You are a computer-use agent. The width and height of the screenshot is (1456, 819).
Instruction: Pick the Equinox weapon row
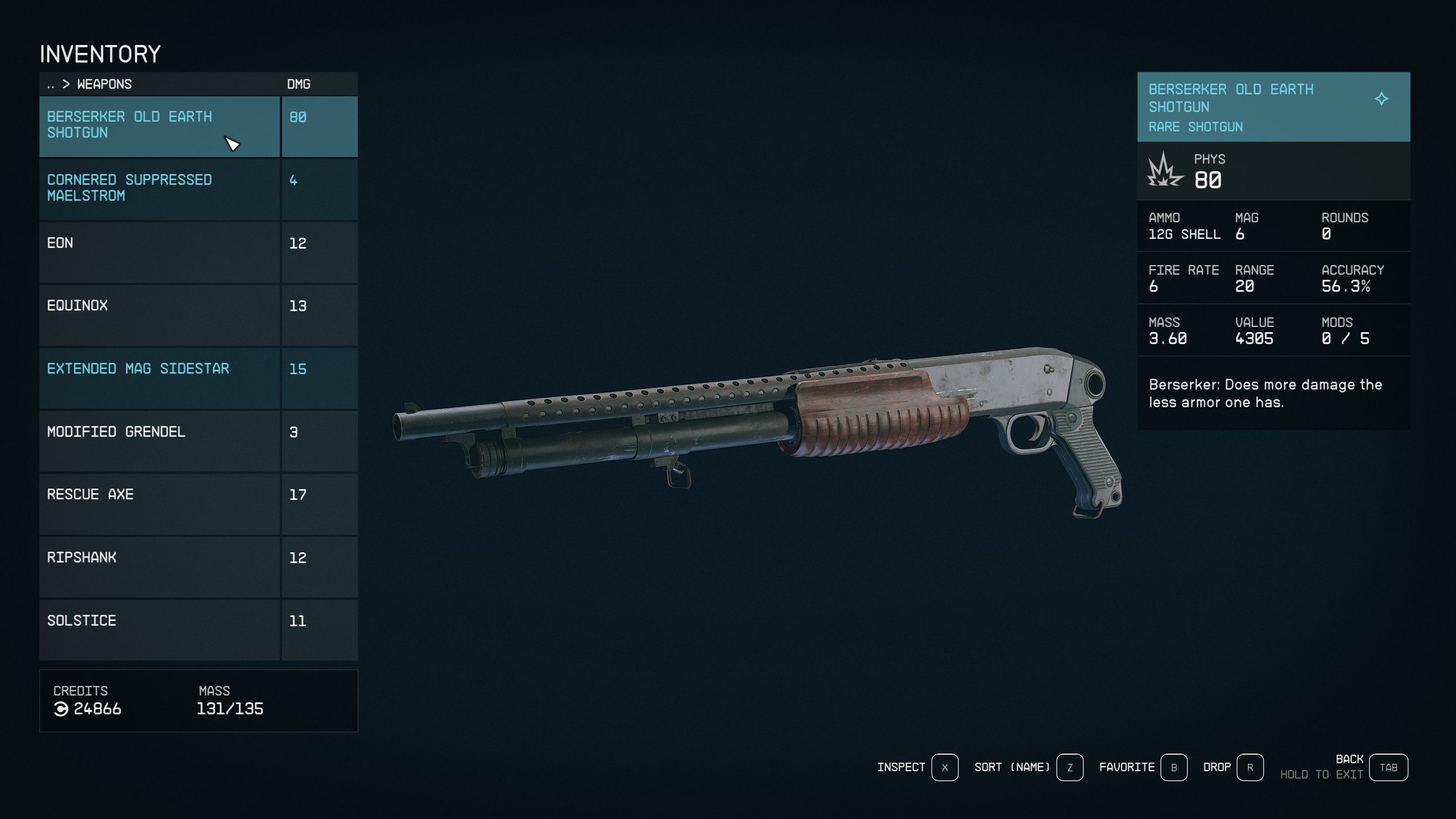pos(159,315)
